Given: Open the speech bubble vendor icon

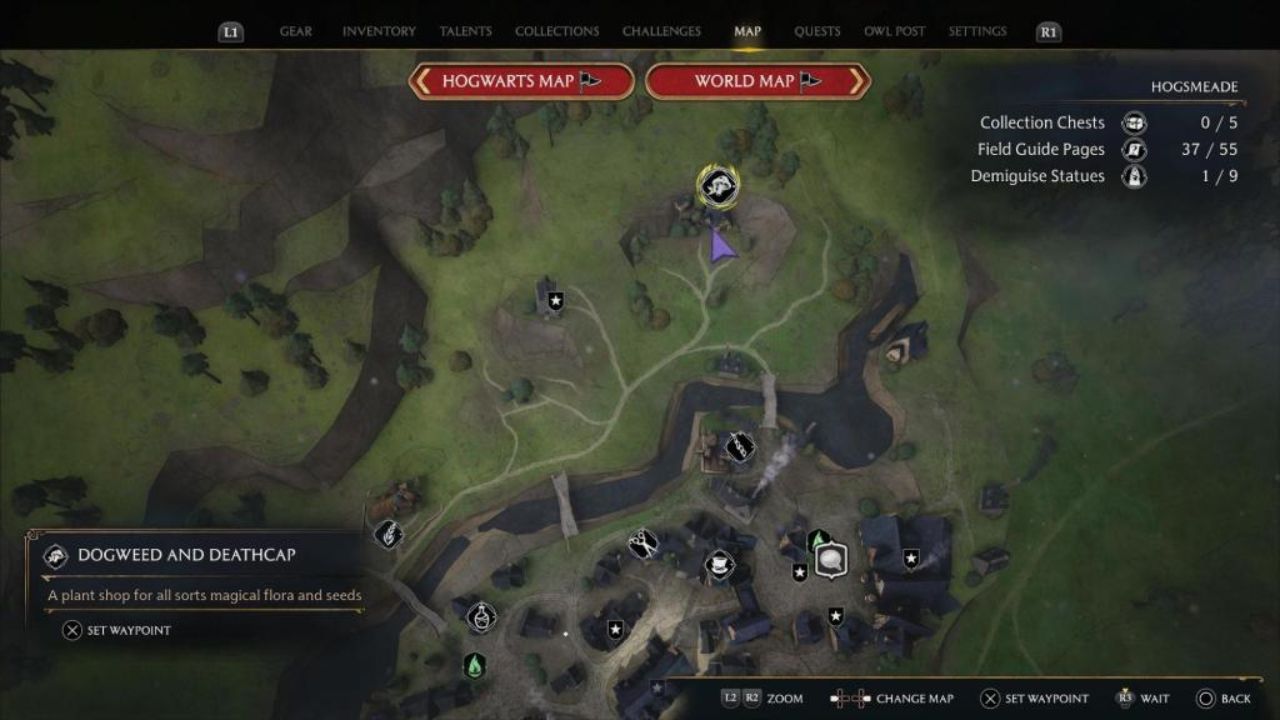Looking at the screenshot, I should pos(831,560).
